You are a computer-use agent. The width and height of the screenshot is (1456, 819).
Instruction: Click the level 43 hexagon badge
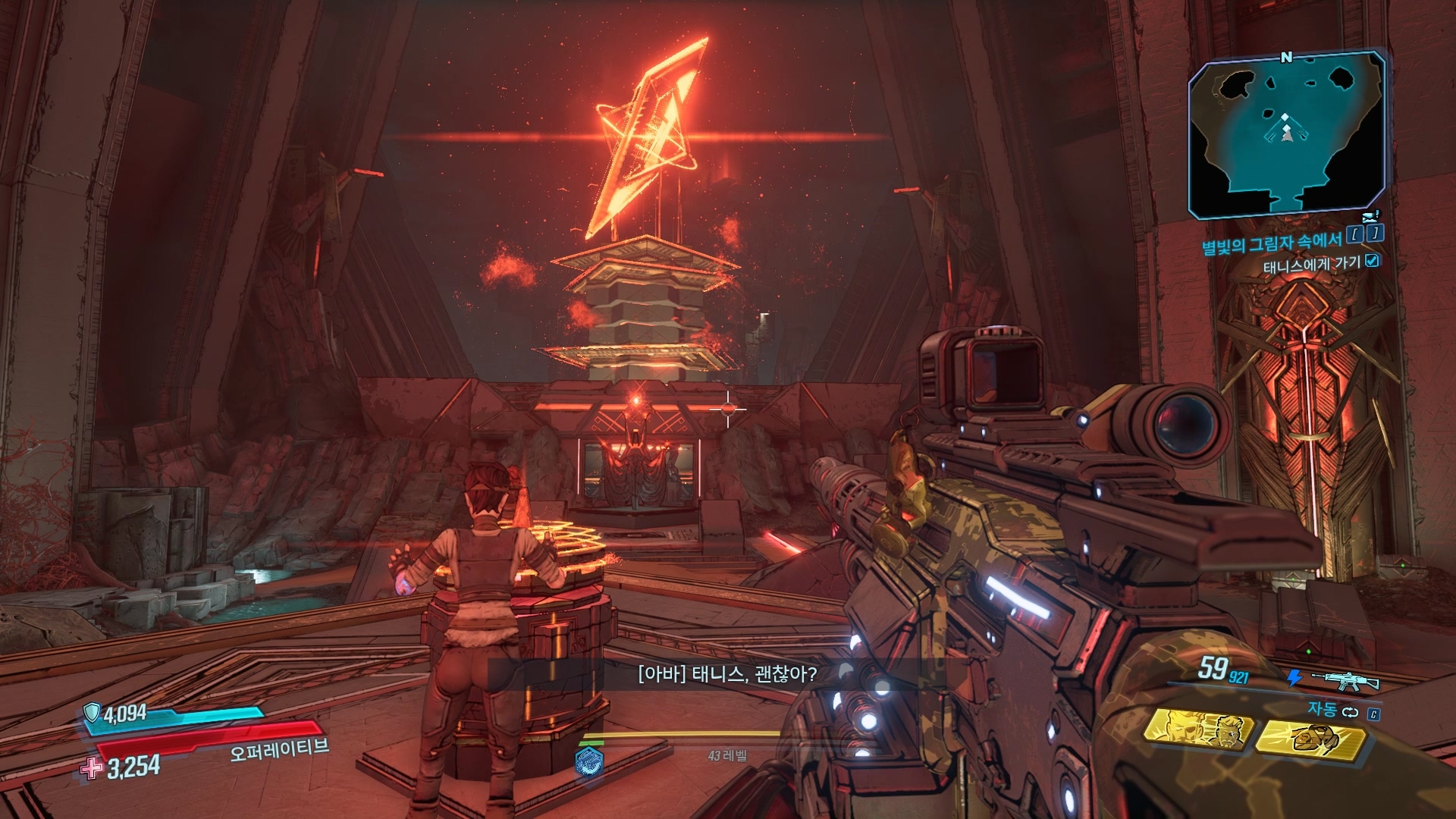point(588,760)
